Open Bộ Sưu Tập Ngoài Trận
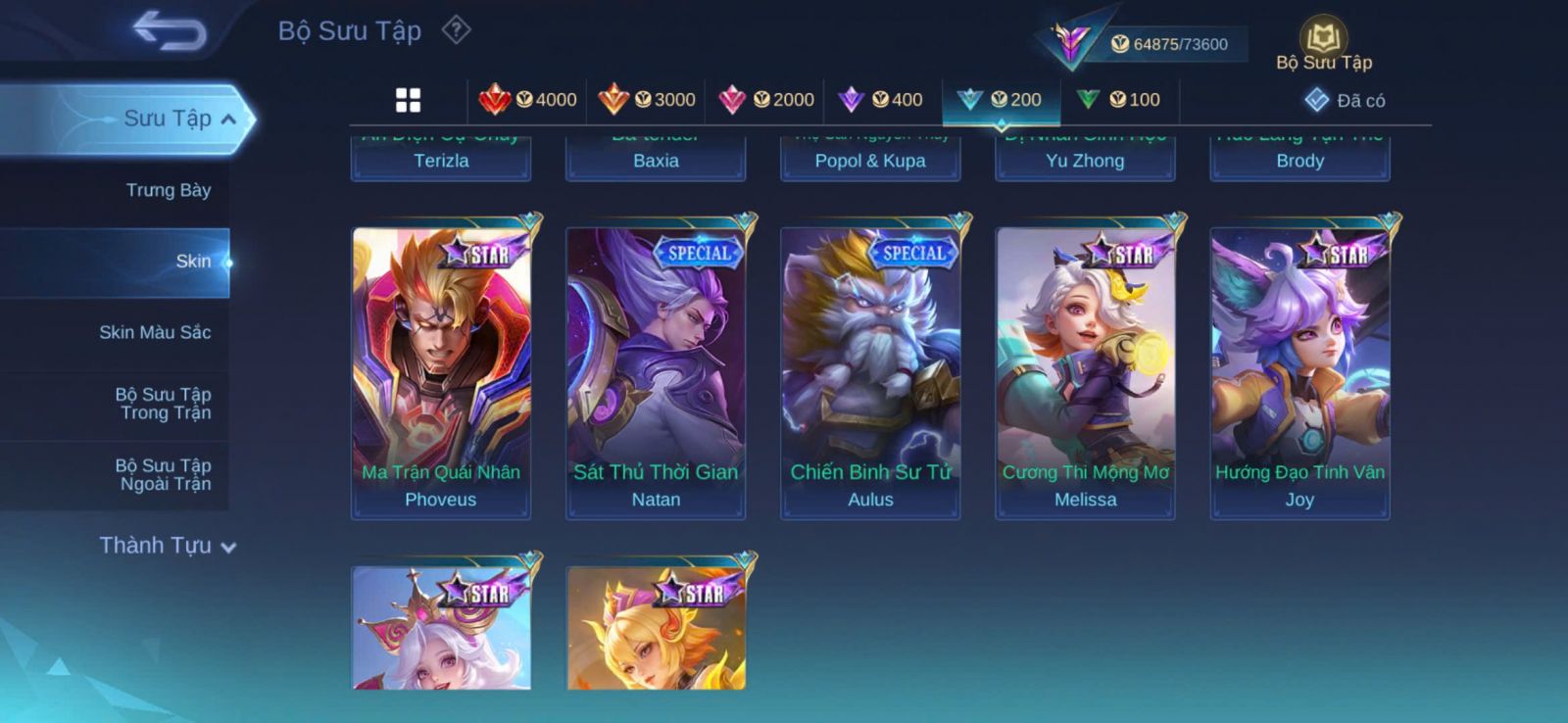 [x=164, y=475]
